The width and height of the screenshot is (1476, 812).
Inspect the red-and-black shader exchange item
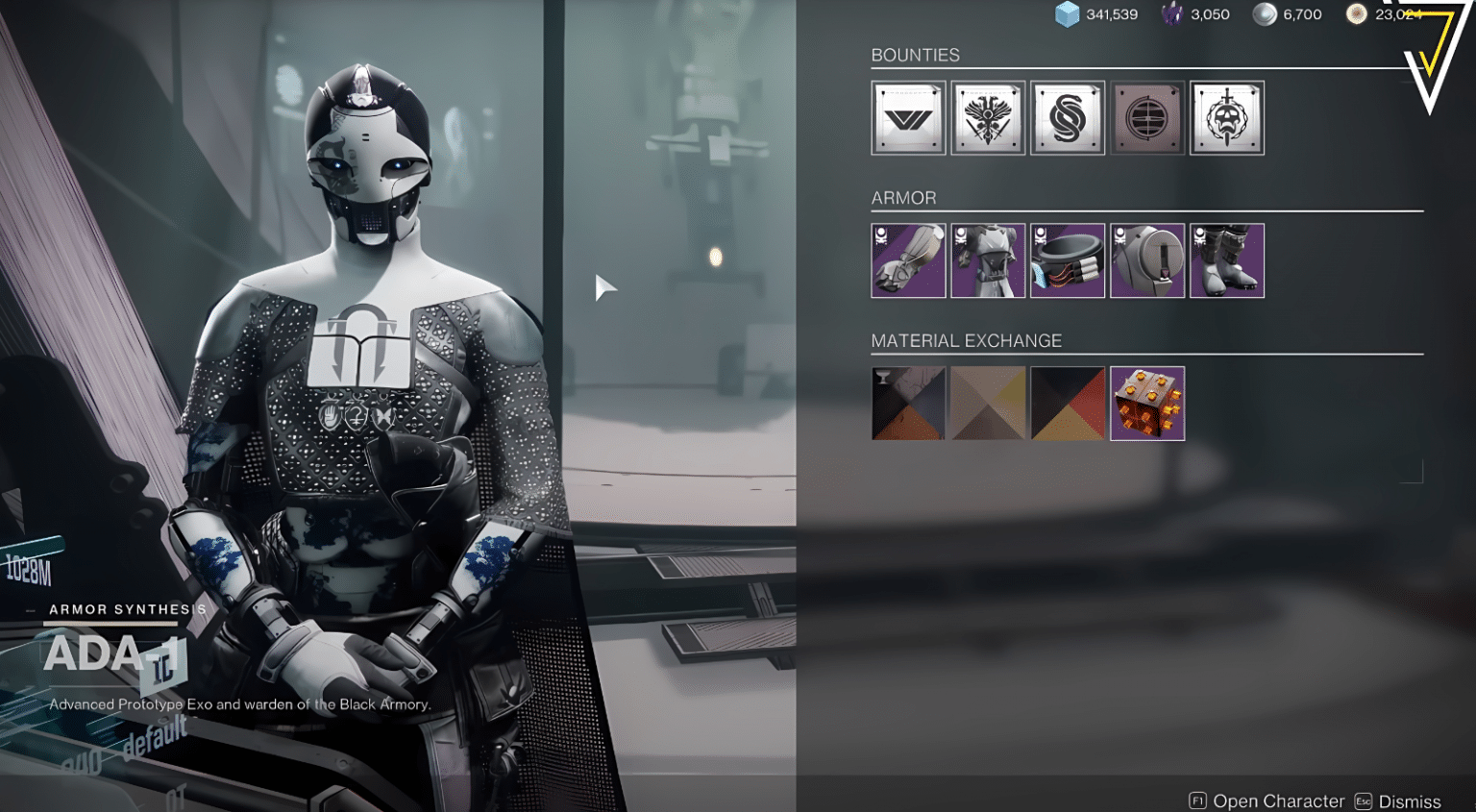pyautogui.click(x=1067, y=403)
